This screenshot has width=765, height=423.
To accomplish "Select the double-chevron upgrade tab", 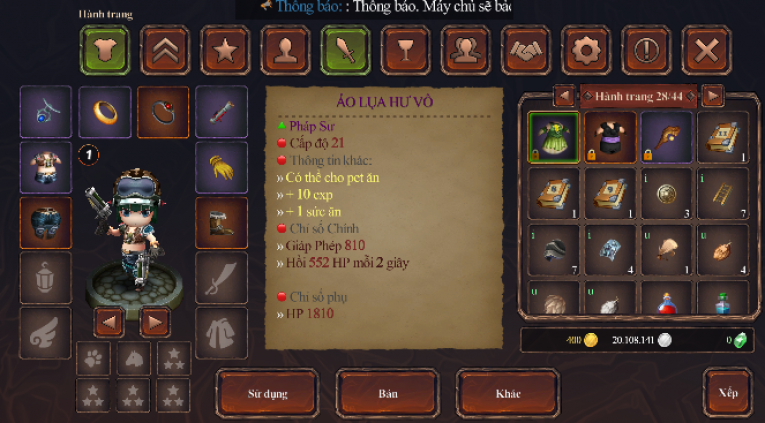I will pyautogui.click(x=165, y=50).
